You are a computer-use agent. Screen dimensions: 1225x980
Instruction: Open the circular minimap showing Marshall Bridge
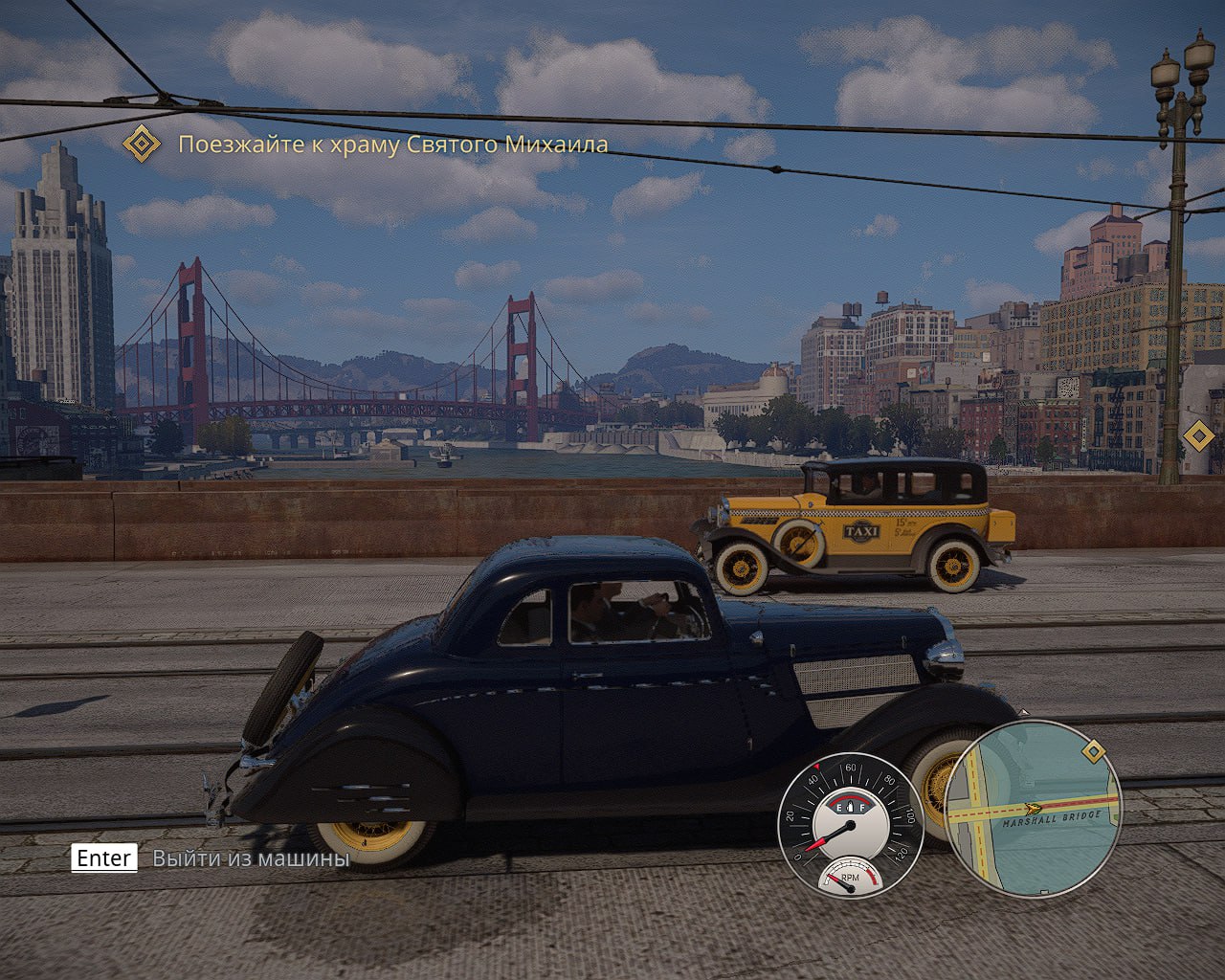[1032, 809]
